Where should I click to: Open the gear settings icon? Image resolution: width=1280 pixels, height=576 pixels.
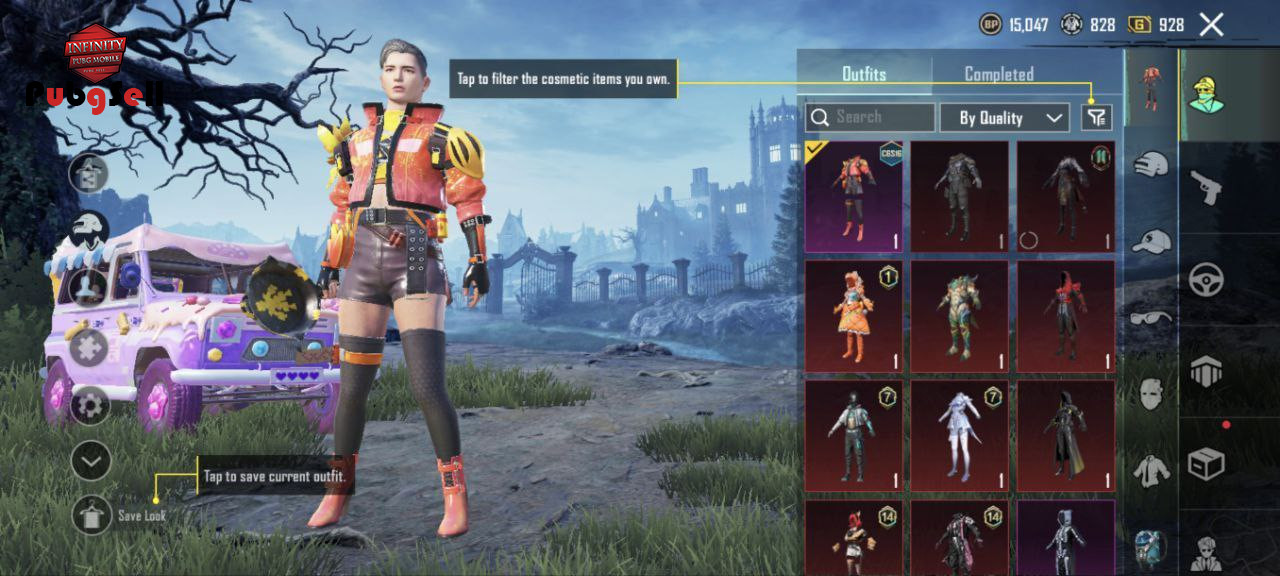click(x=90, y=406)
